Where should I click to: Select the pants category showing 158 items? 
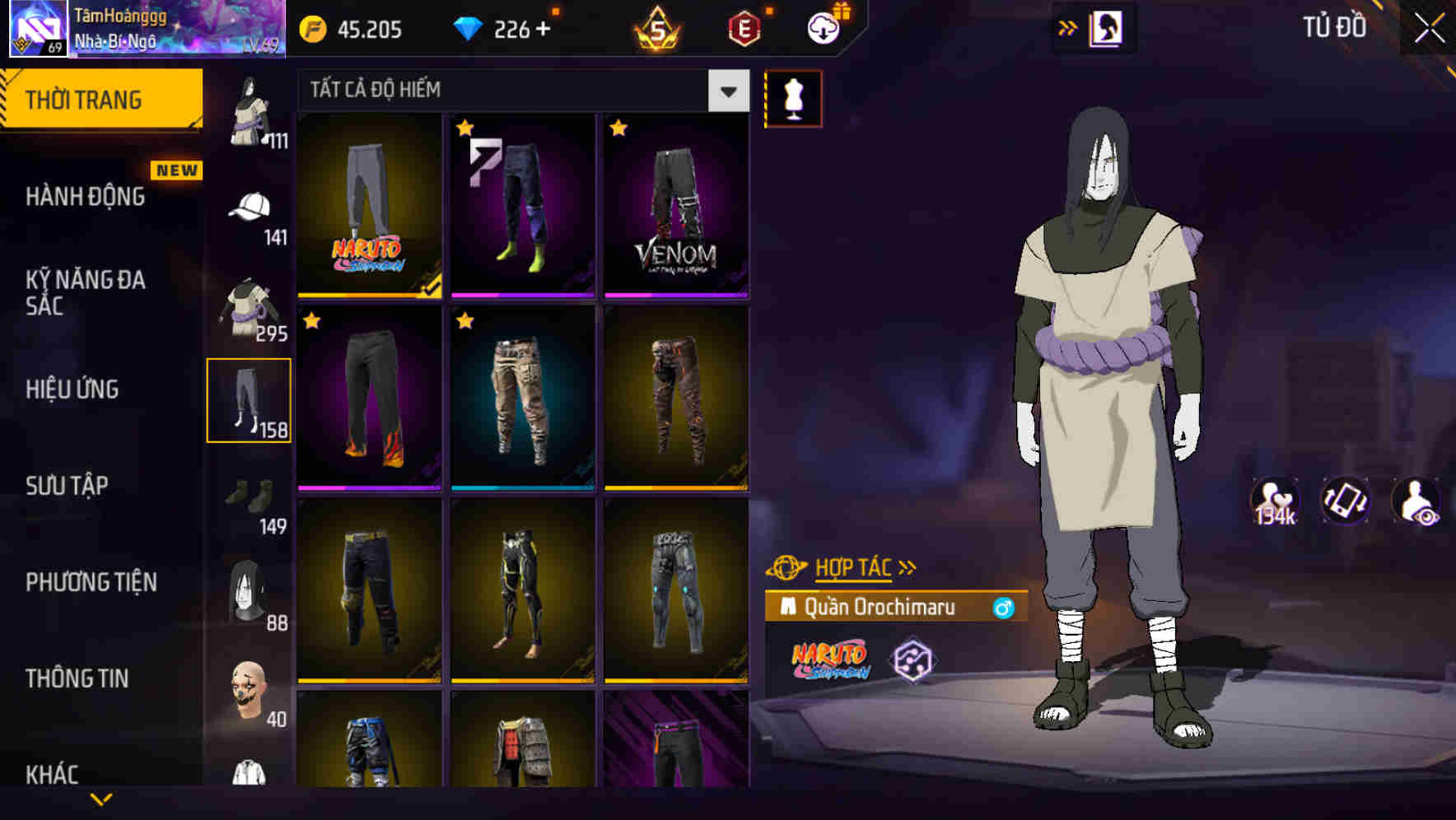250,399
